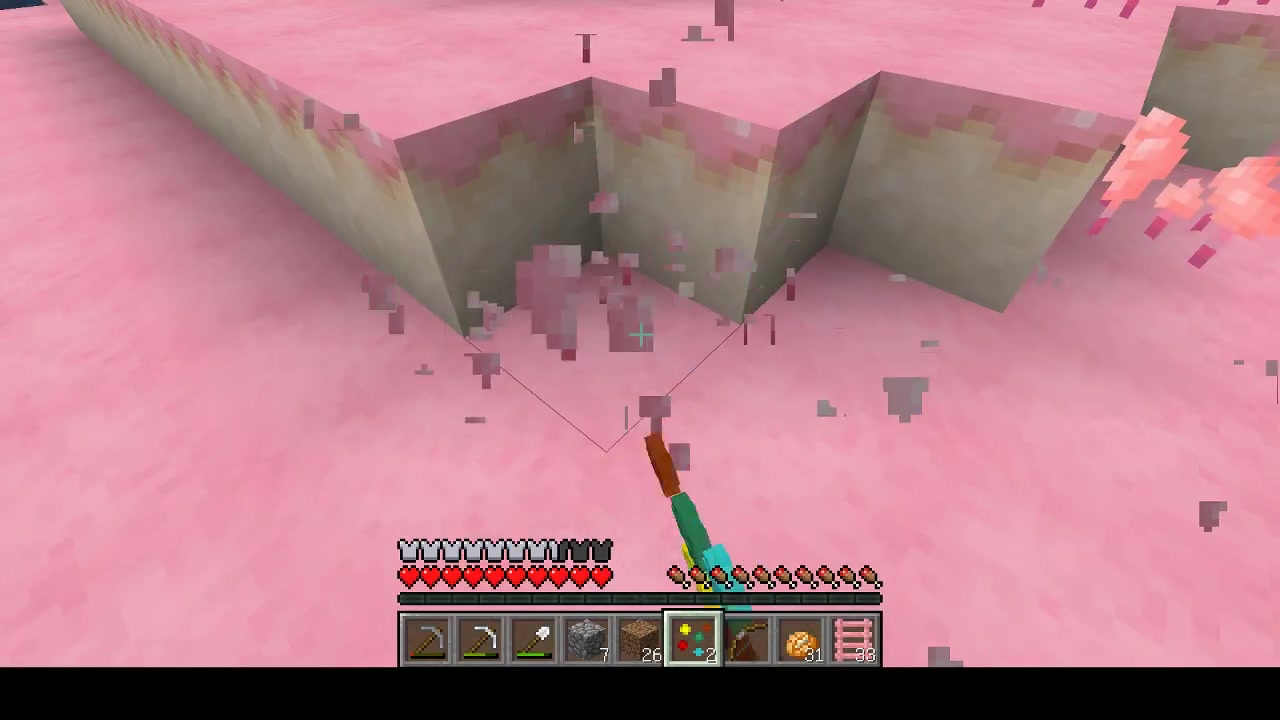Select the dirt block stack in the hotbar
The width and height of the screenshot is (1280, 720).
641,638
